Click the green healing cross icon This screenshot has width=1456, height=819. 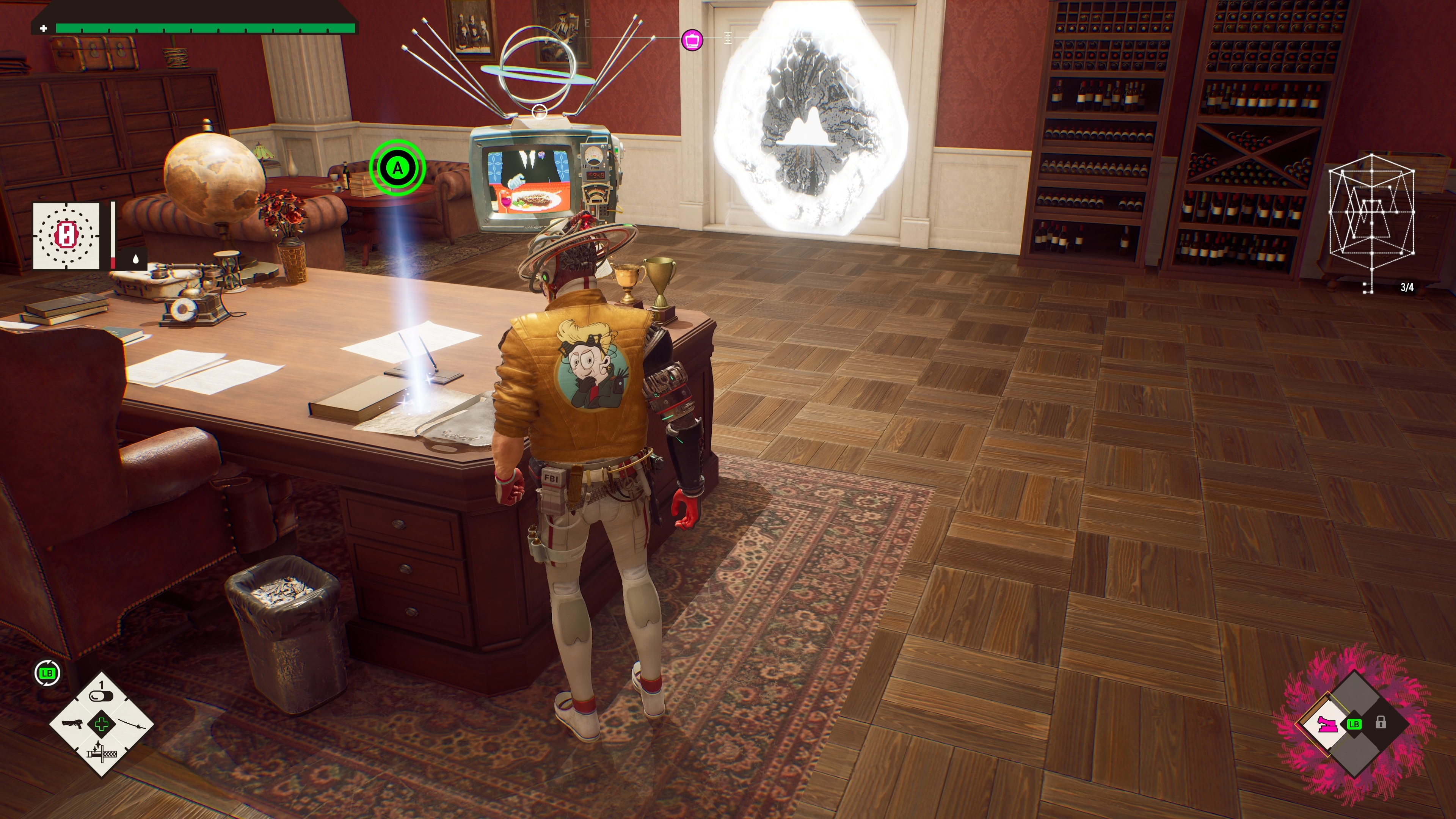click(x=102, y=724)
